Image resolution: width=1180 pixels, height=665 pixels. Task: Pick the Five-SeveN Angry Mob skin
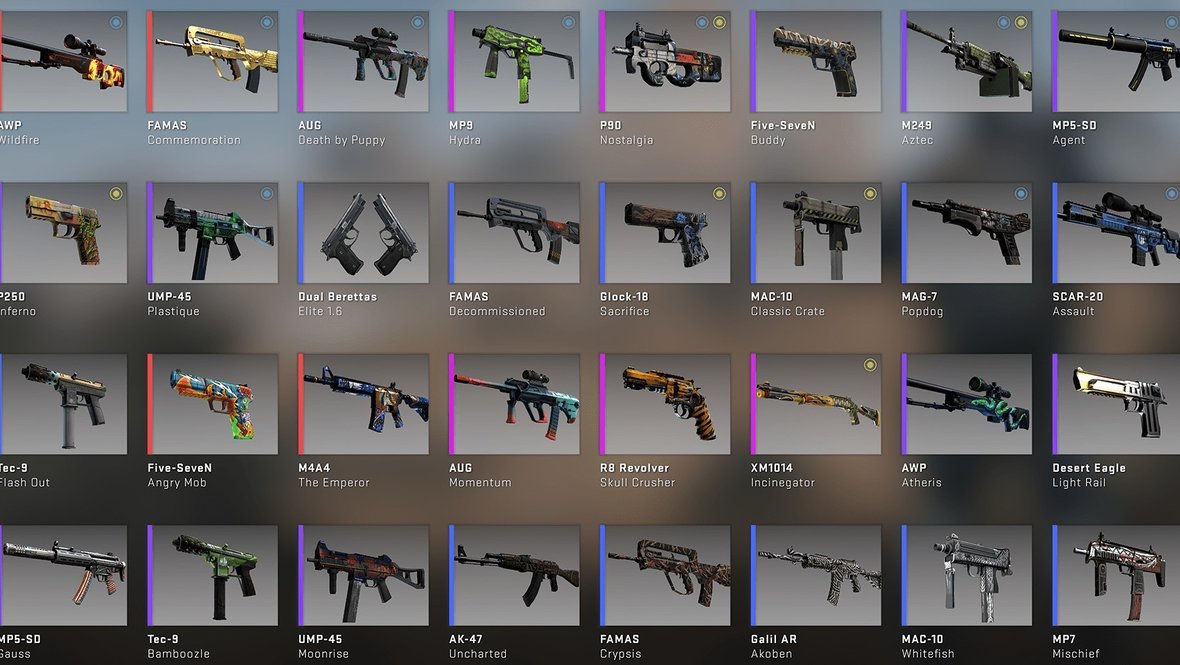point(213,404)
